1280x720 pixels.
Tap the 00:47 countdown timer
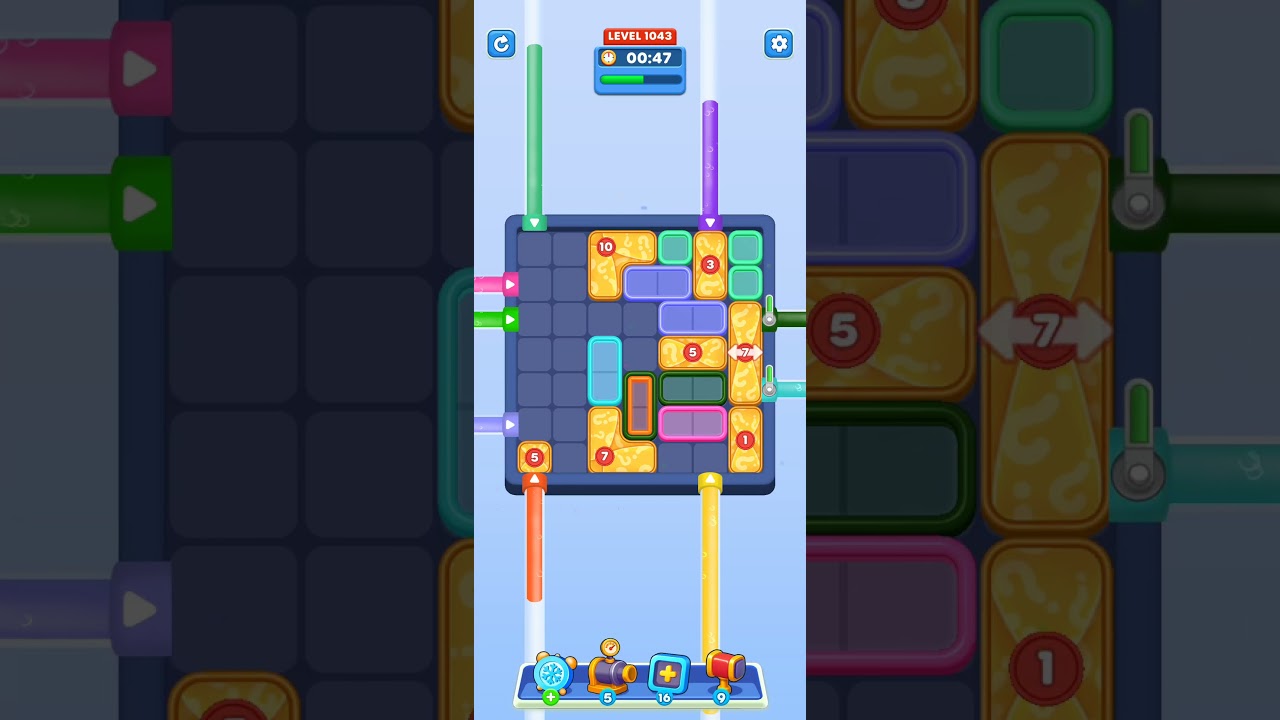[x=646, y=58]
